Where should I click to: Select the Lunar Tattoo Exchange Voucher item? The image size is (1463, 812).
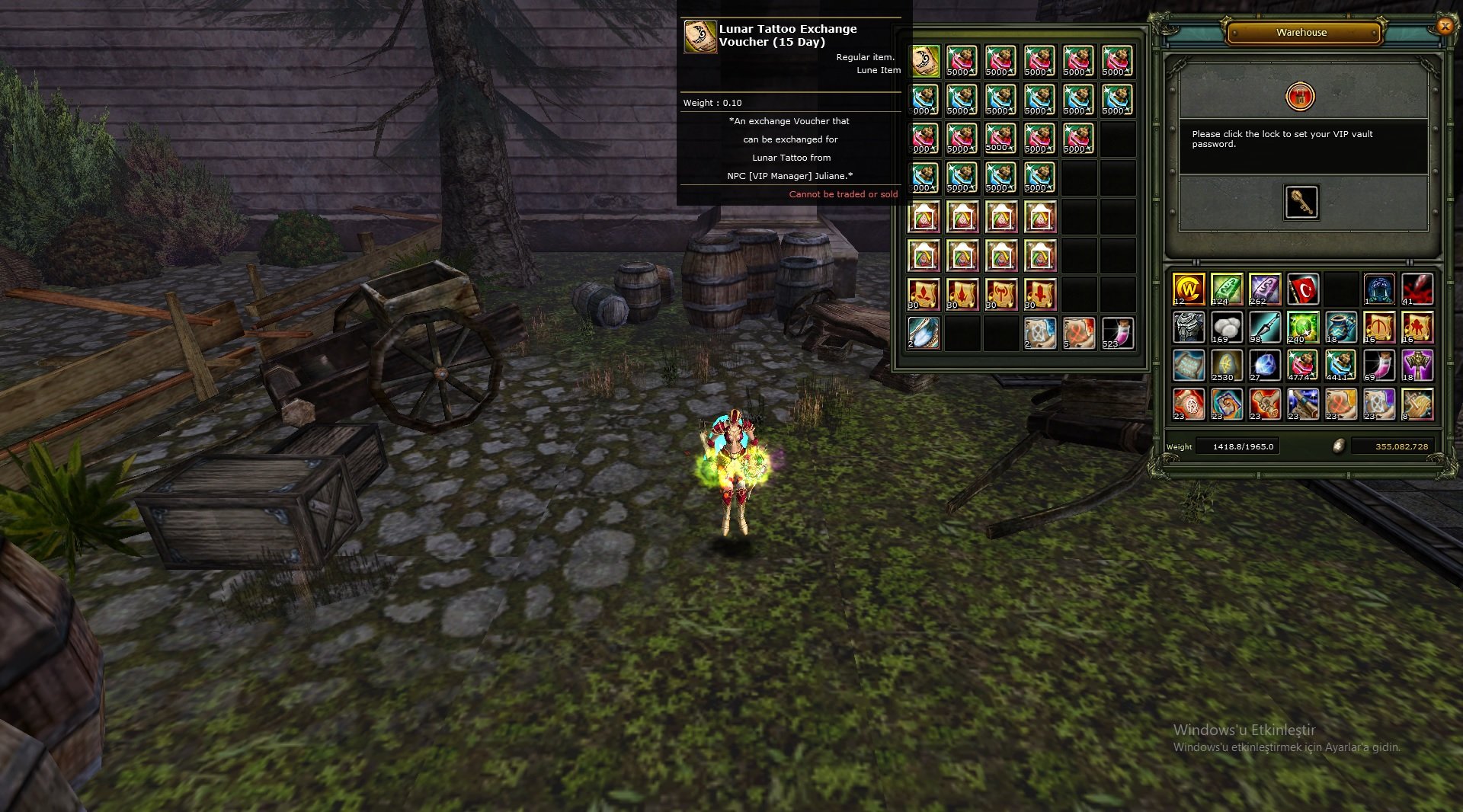pyautogui.click(x=923, y=60)
